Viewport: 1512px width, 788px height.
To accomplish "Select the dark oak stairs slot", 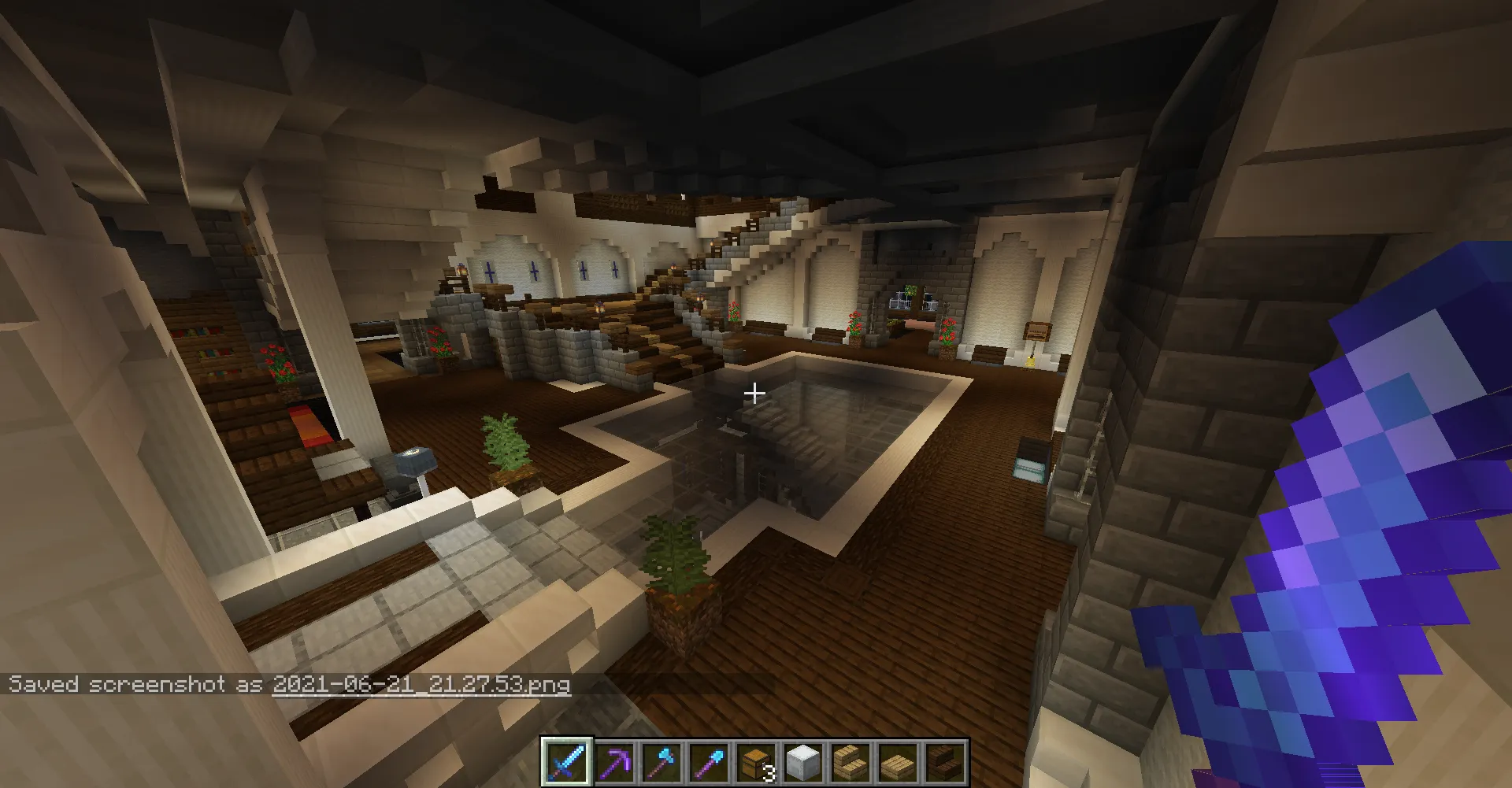I will [944, 762].
